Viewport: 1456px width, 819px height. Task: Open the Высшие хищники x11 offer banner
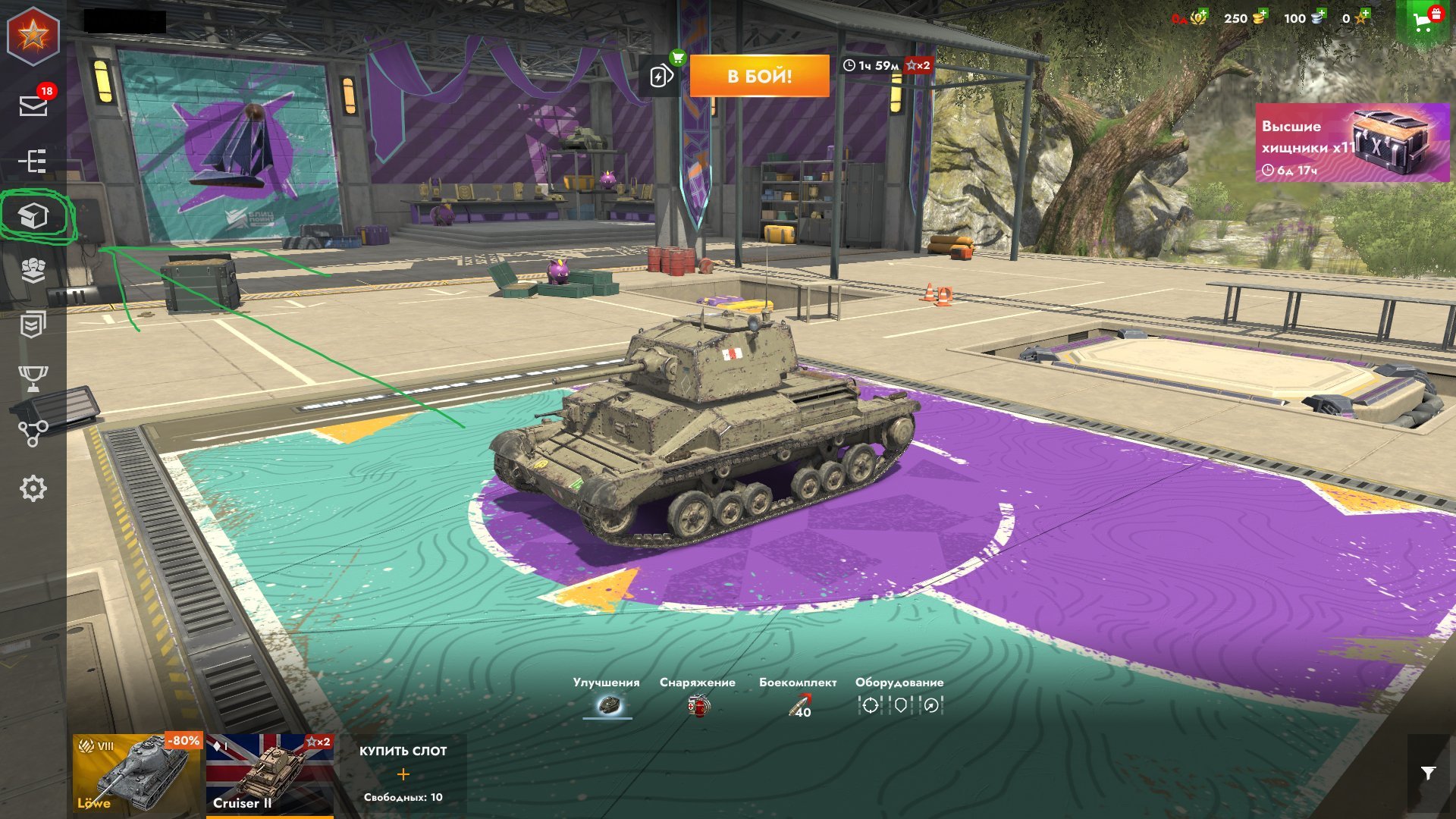coord(1352,143)
